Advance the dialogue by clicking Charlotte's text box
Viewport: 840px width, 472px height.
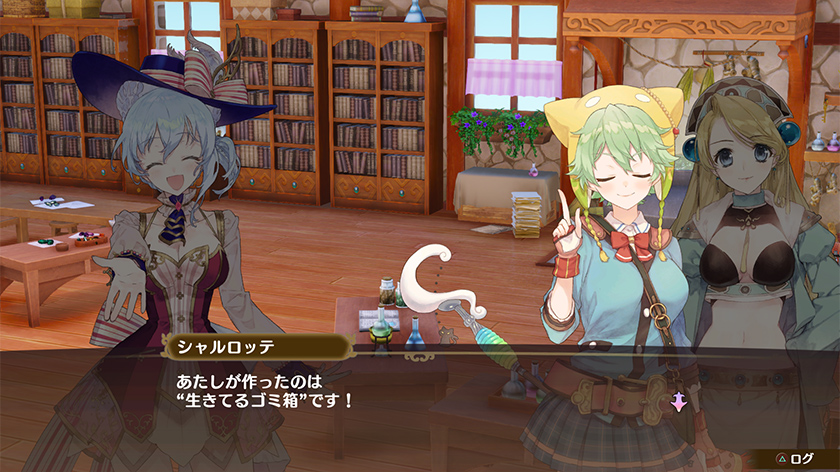click(x=400, y=392)
